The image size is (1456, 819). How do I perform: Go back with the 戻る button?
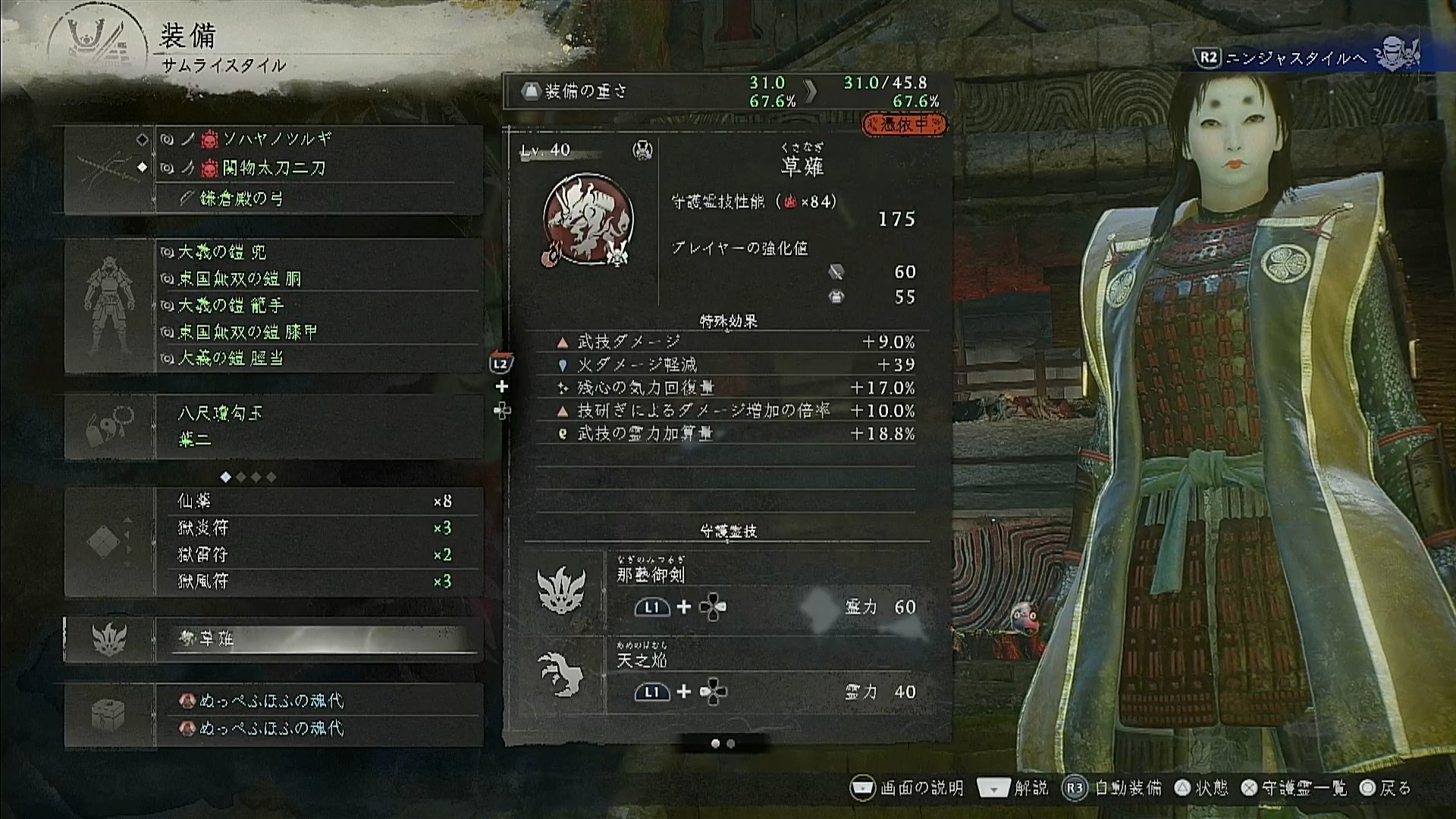[x=1385, y=789]
